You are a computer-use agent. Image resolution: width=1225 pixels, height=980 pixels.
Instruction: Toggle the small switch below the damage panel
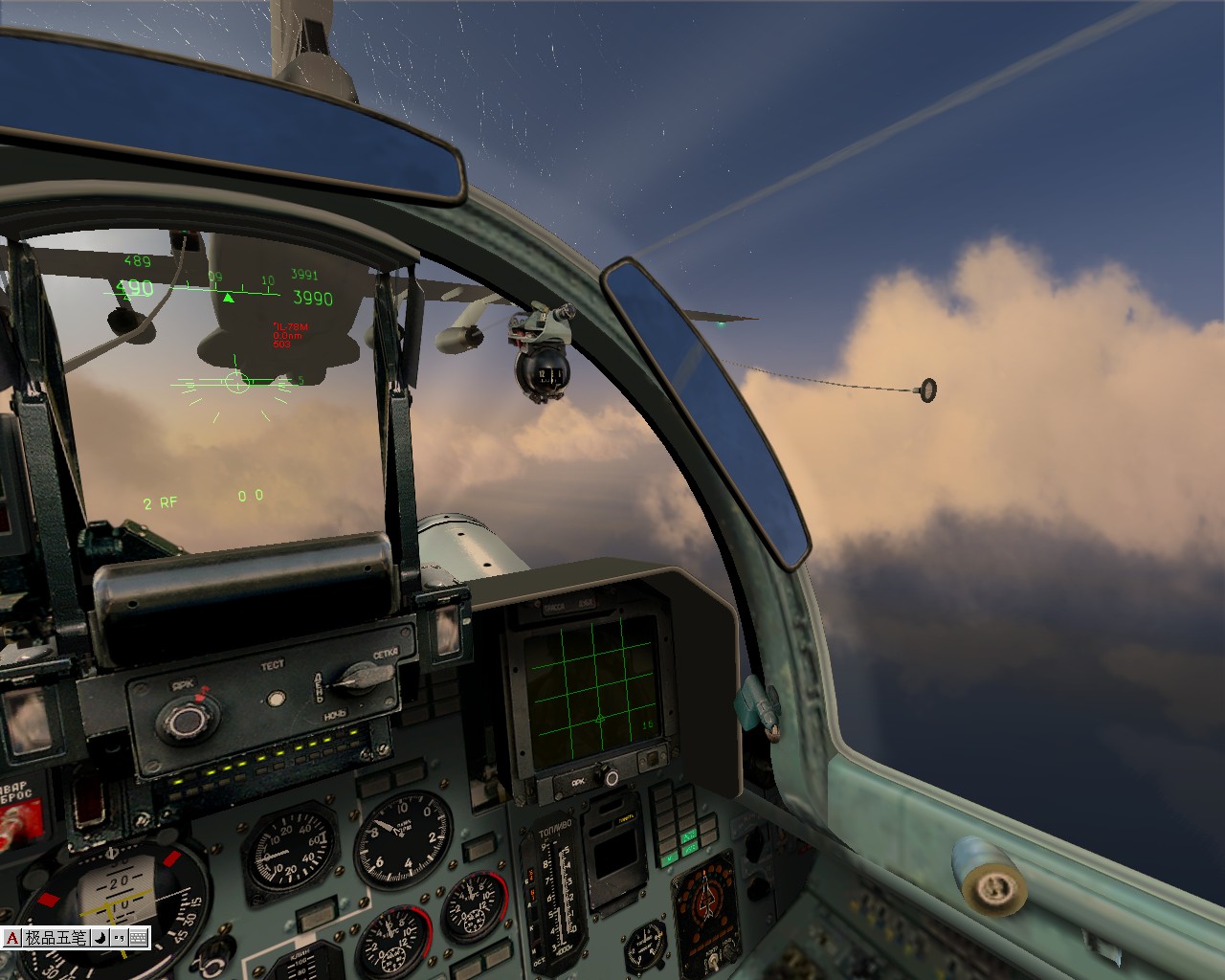click(714, 961)
